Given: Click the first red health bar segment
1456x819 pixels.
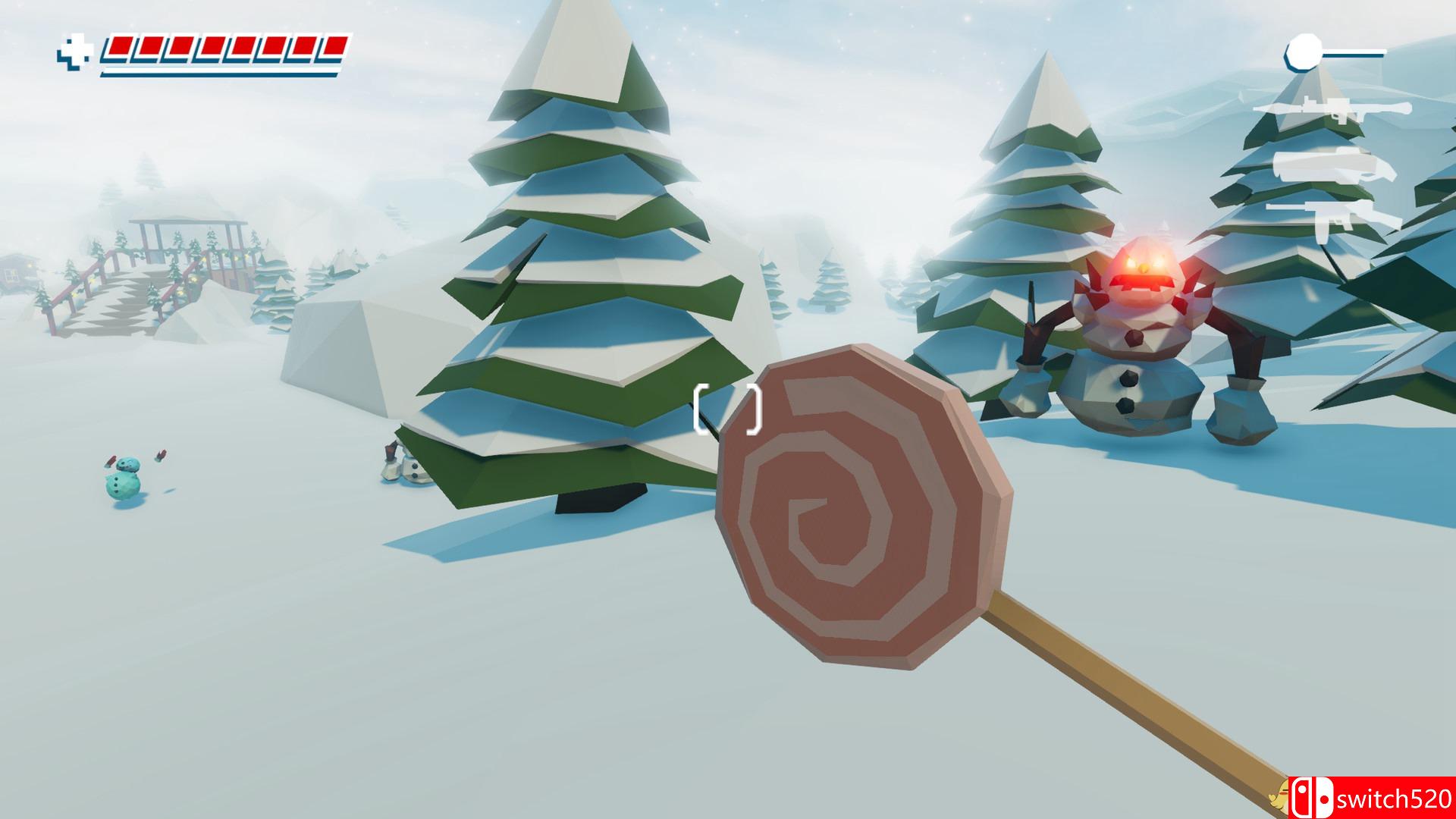Looking at the screenshot, I should (x=120, y=47).
